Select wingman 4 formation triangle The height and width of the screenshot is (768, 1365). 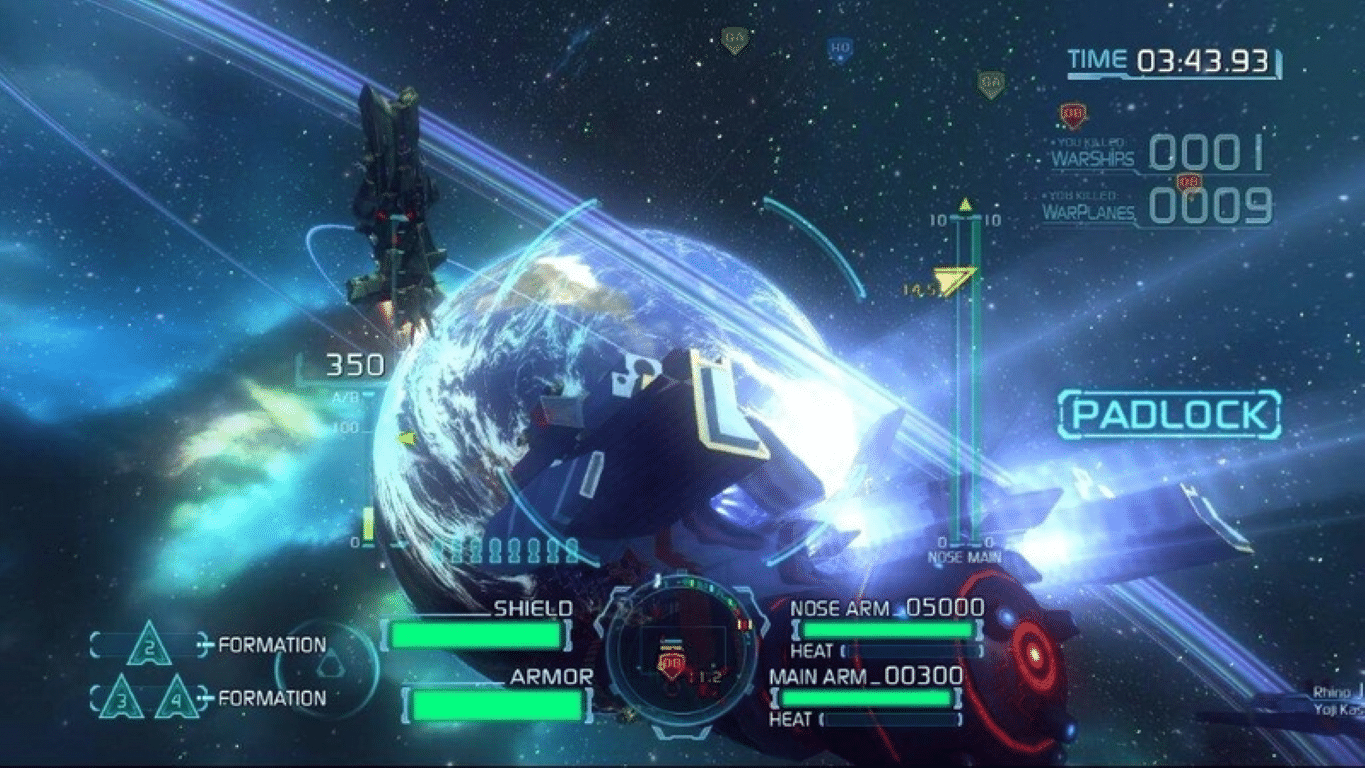177,698
